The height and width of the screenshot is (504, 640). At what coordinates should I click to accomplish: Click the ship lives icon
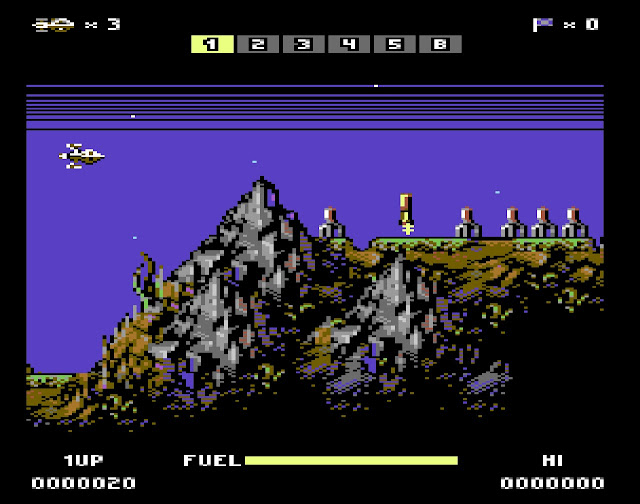click(53, 24)
